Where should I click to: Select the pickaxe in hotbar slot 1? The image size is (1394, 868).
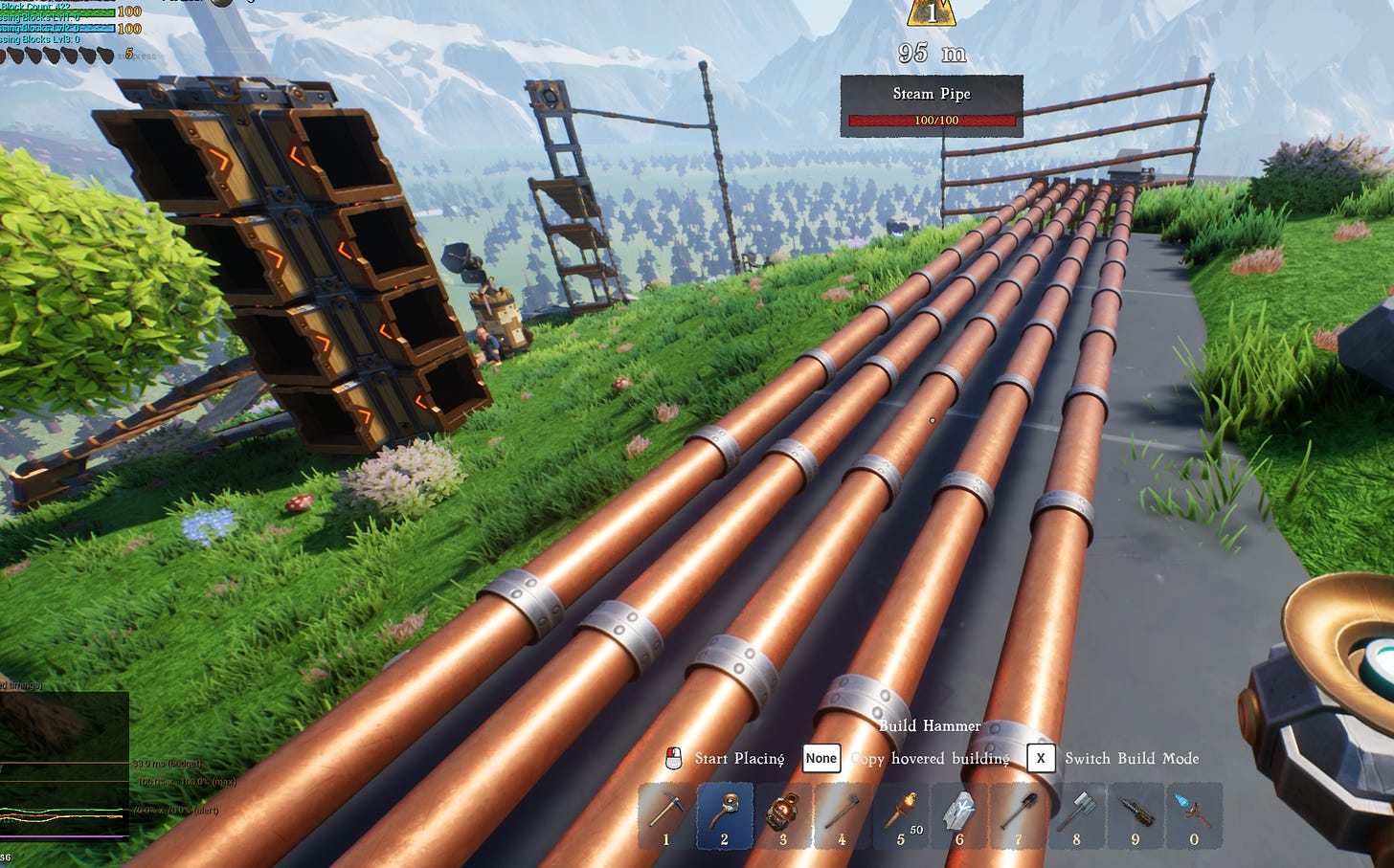[666, 814]
